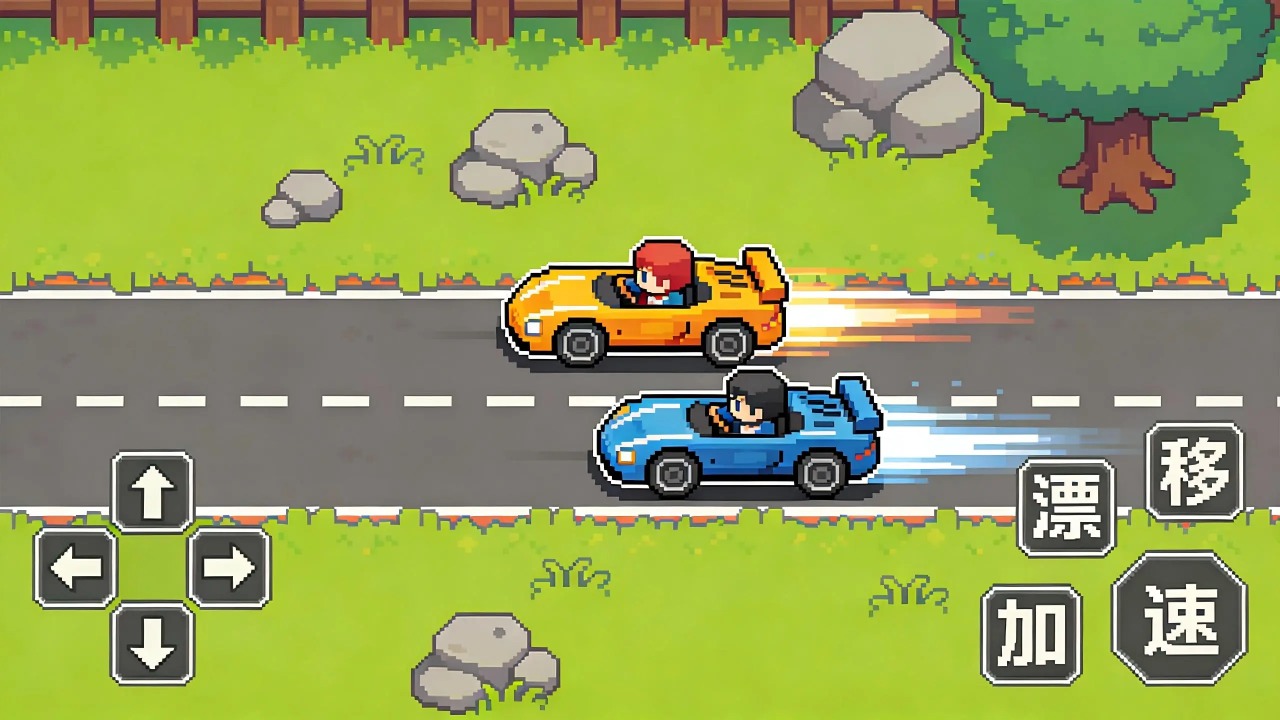This screenshot has width=1280, height=720.
Task: Tap the right arrow on the D-pad
Action: [229, 568]
